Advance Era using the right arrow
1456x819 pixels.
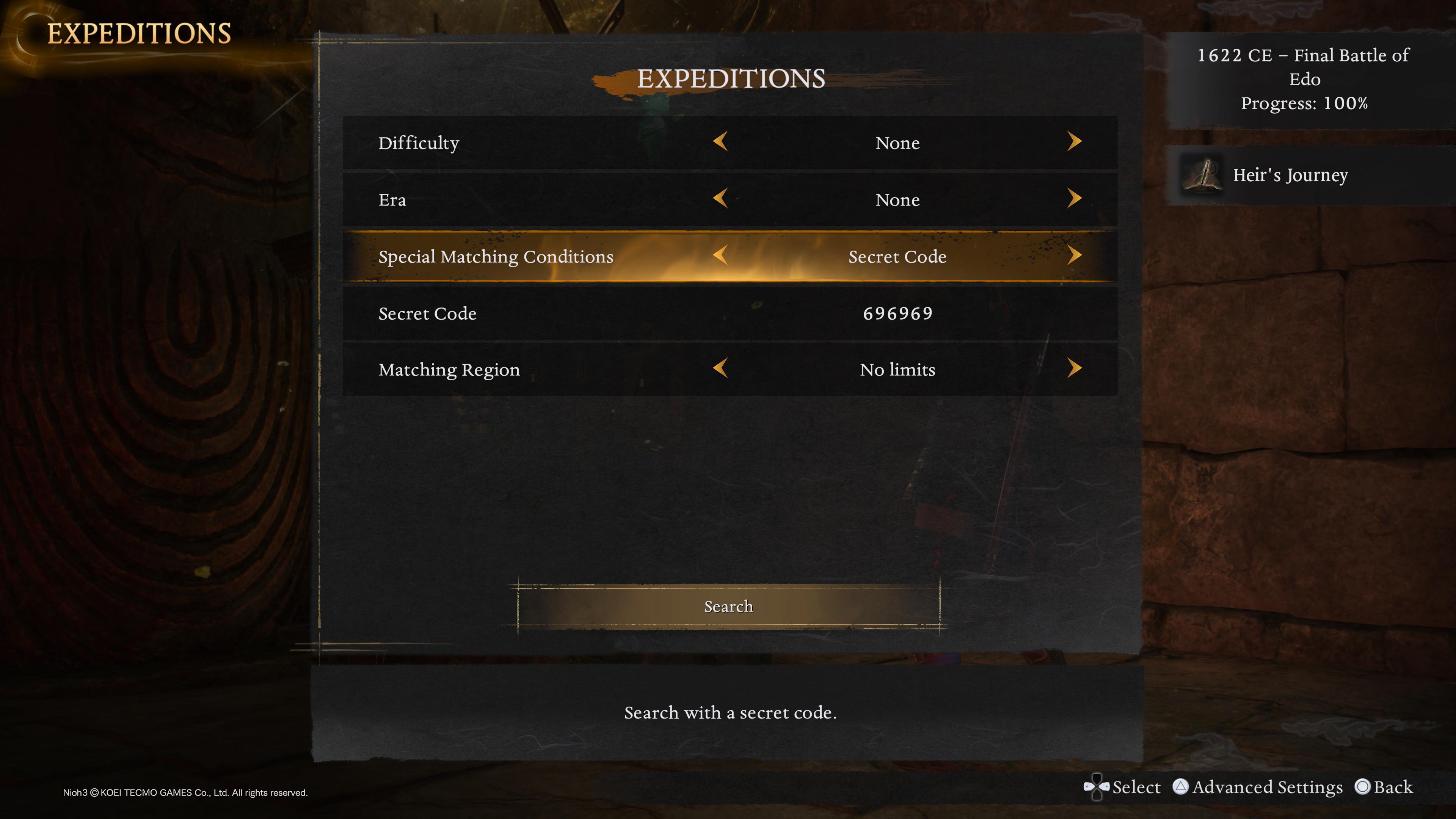(x=1074, y=198)
